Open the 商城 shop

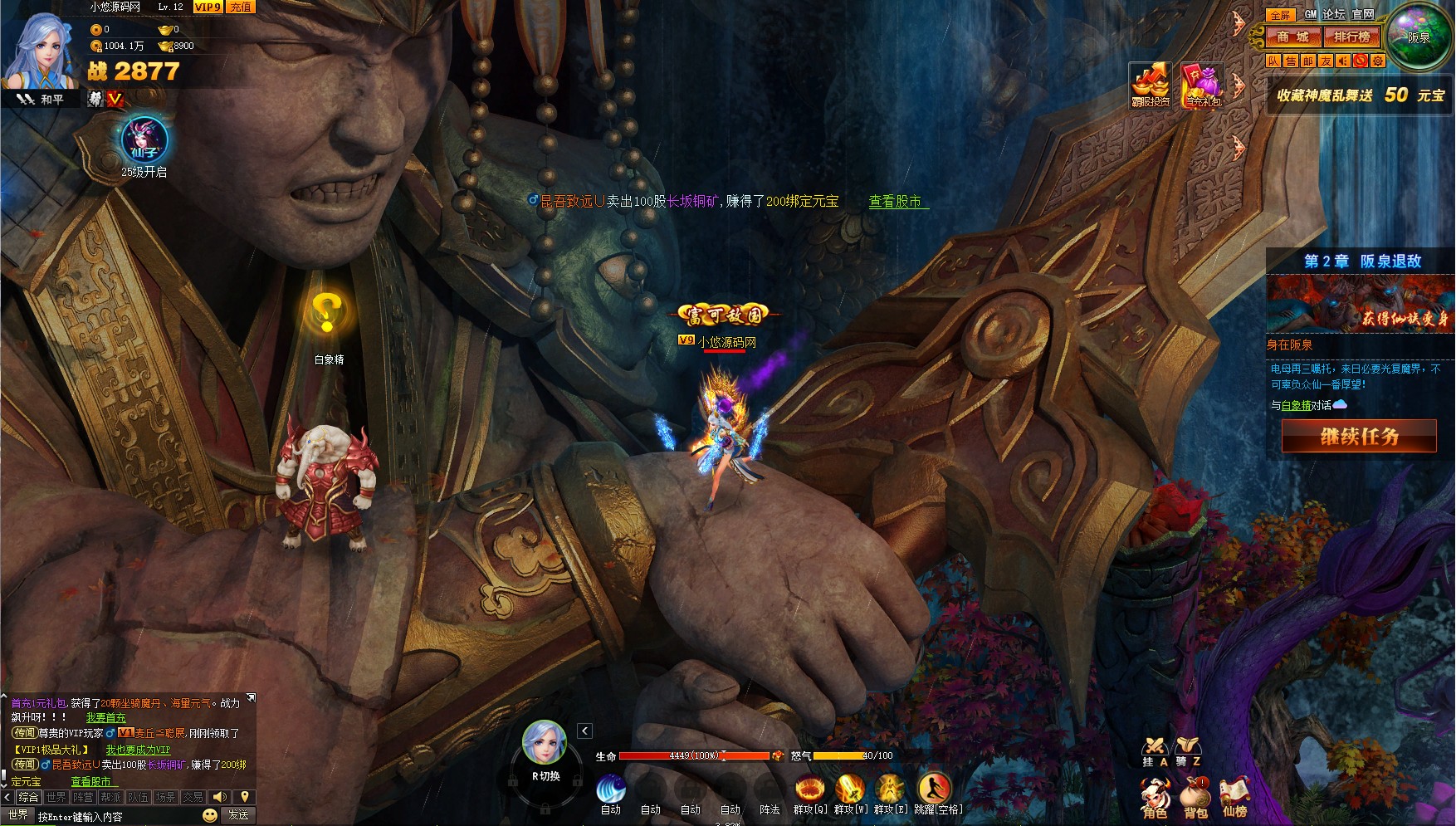pos(1292,37)
